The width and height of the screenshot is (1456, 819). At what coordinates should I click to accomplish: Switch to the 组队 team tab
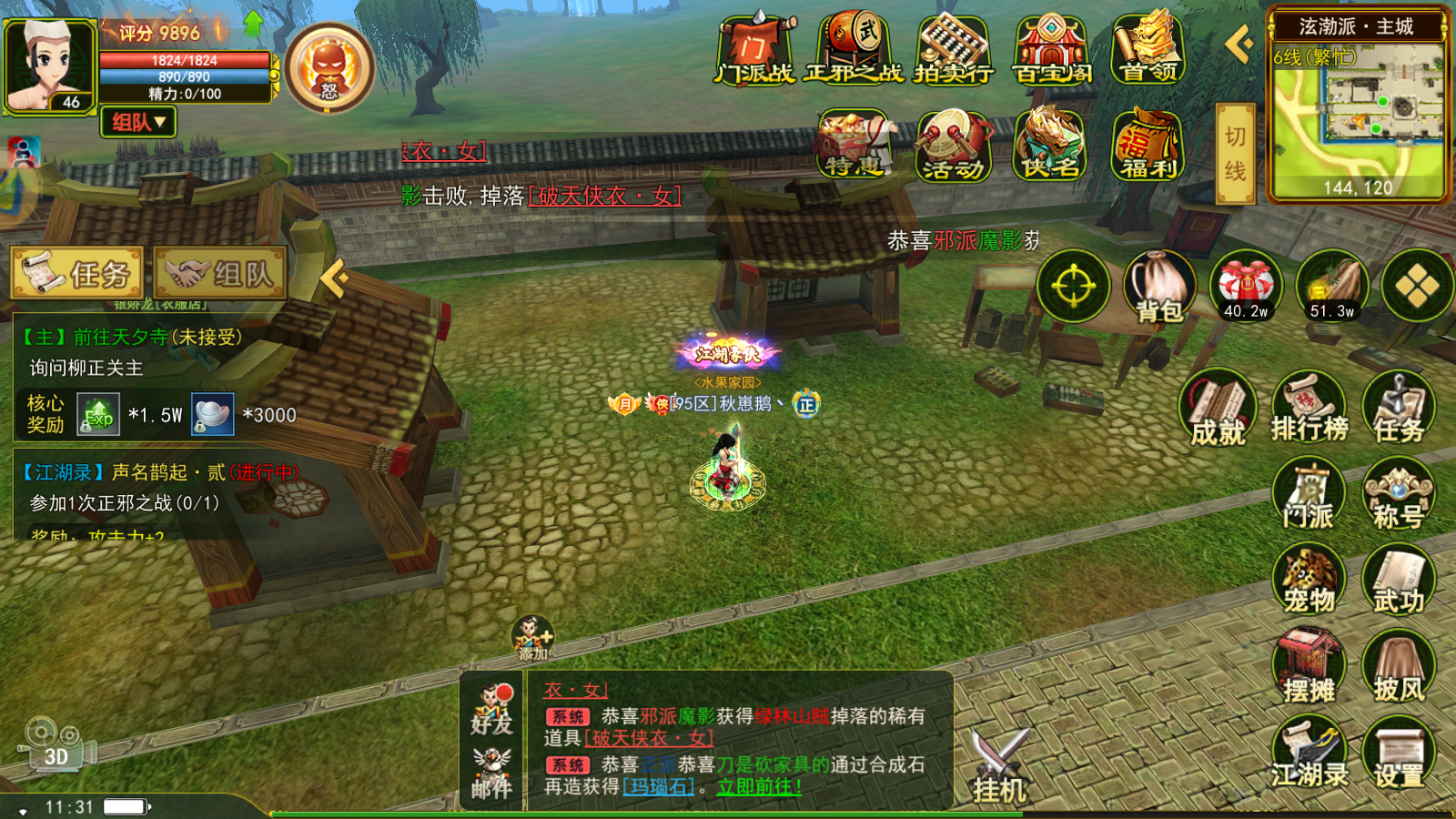point(221,273)
